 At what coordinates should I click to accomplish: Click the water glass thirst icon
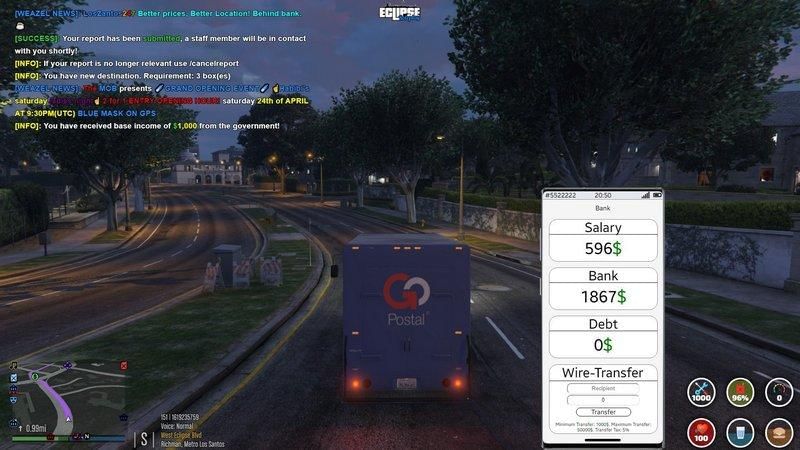click(x=740, y=432)
